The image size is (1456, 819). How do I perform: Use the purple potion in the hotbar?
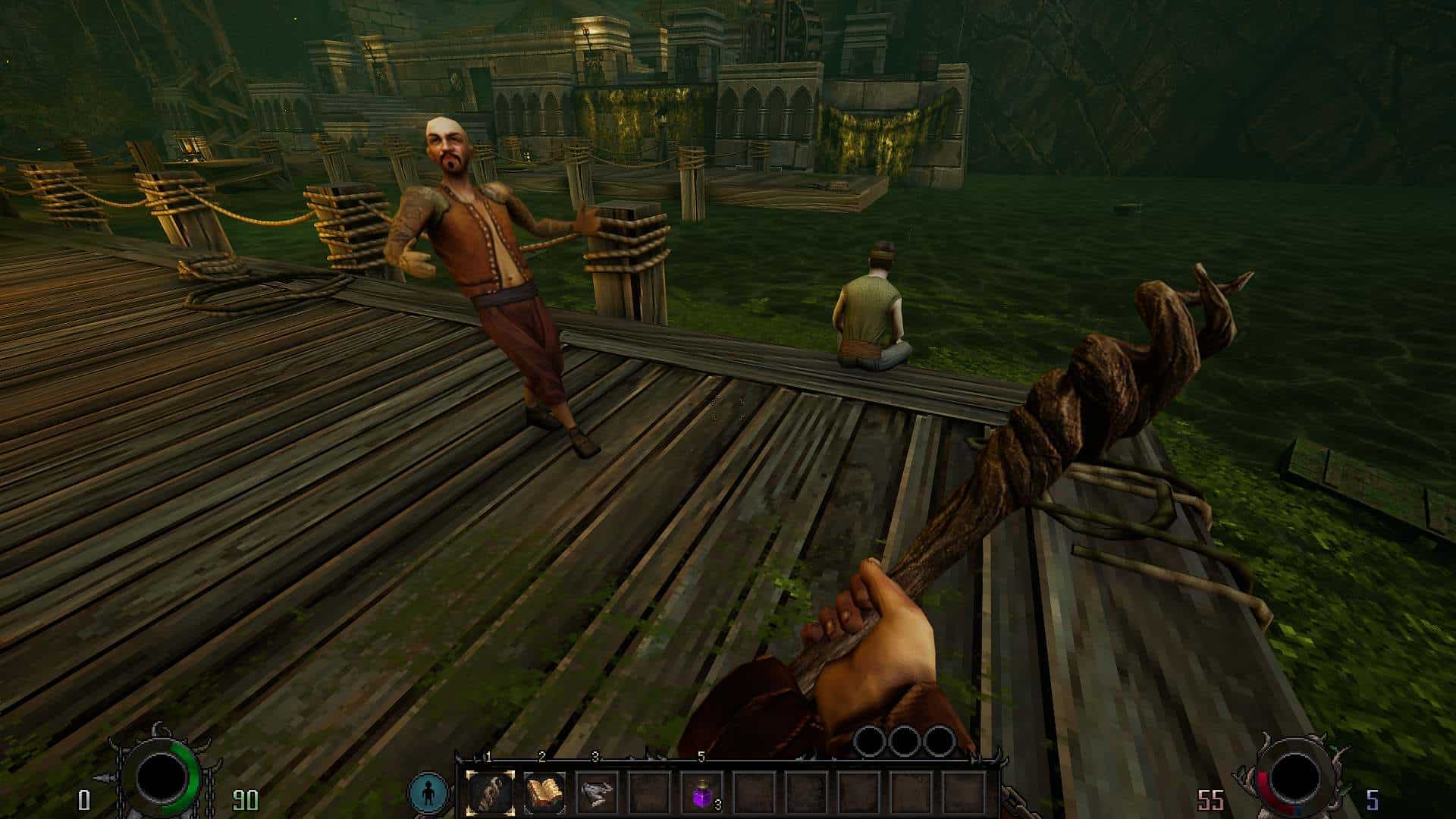tap(702, 793)
